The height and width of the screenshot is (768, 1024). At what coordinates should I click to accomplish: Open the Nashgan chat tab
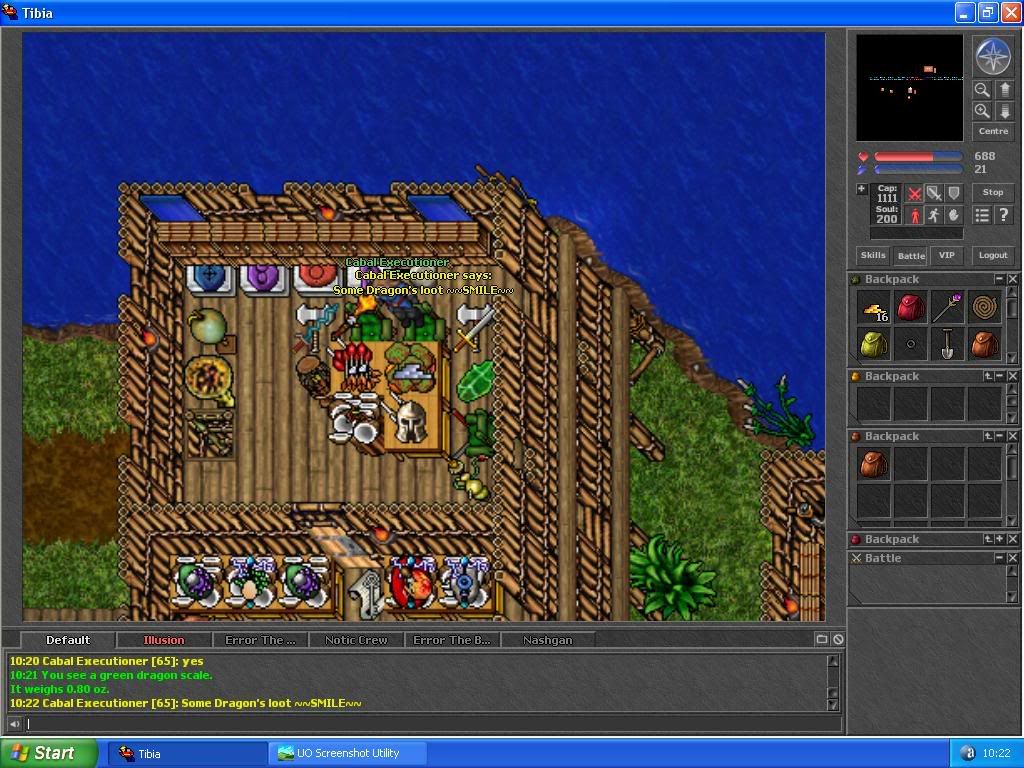click(x=547, y=640)
